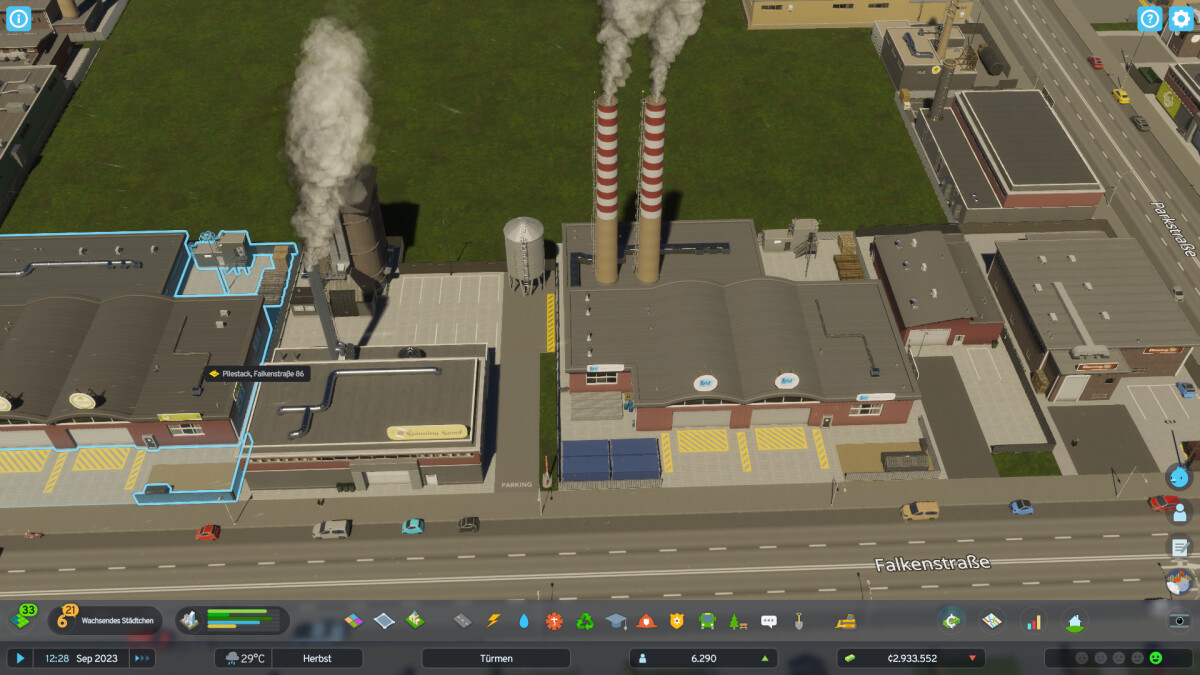Viewport: 1200px width, 675px height.
Task: Open the garbage recycling menu
Action: 585,621
